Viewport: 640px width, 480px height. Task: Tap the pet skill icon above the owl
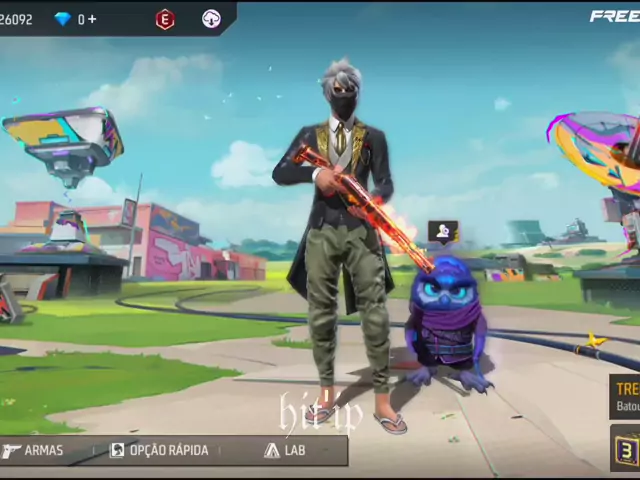click(443, 232)
